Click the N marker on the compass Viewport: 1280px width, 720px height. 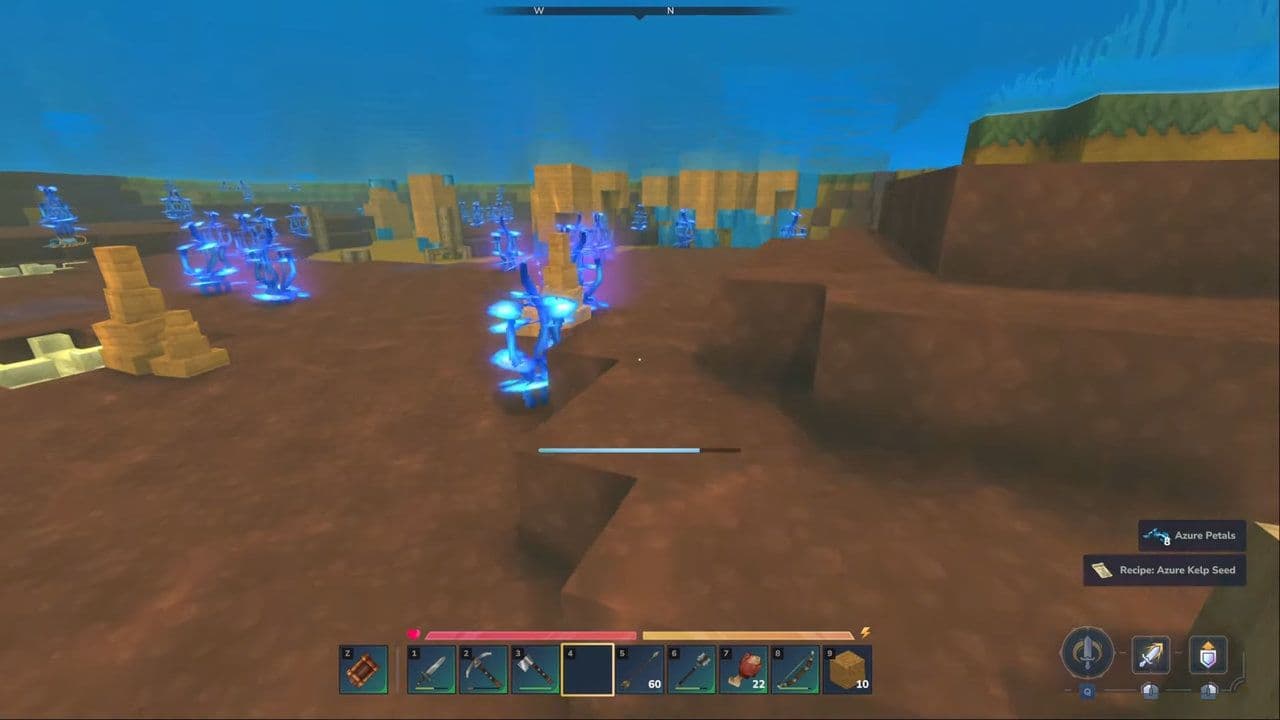(x=669, y=11)
